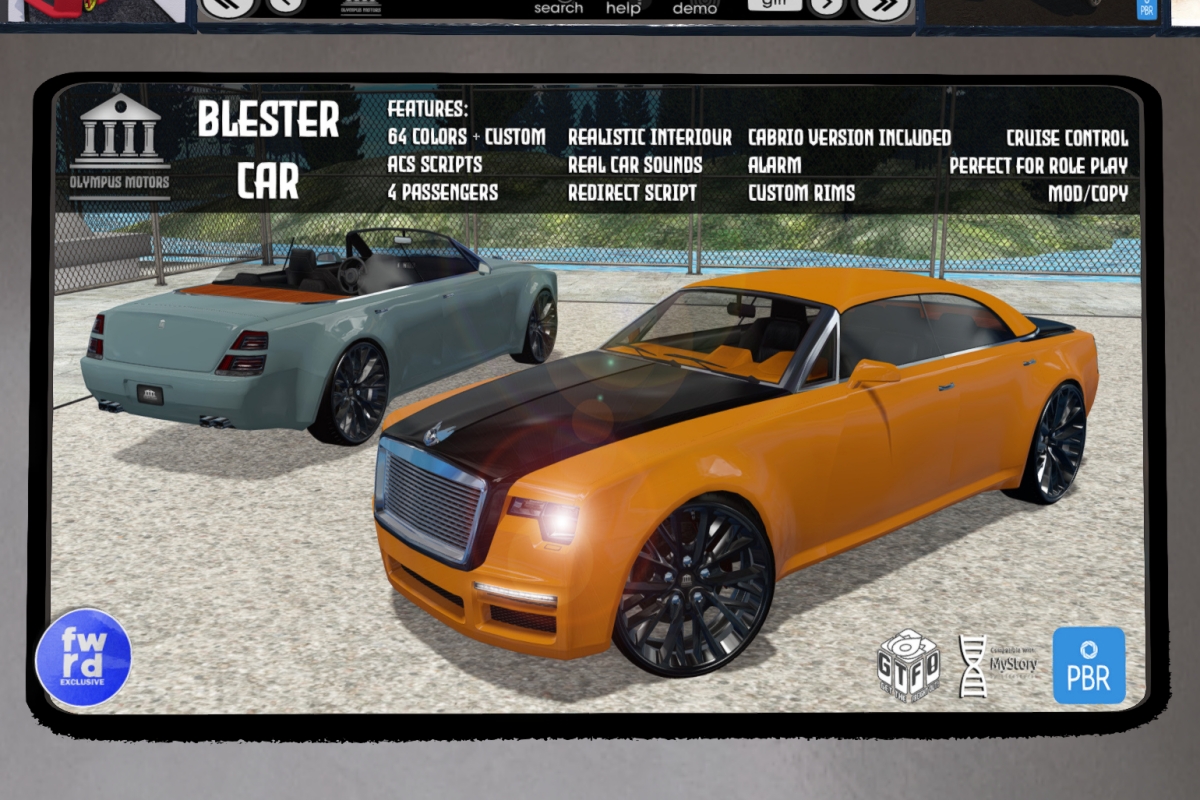Screen dimensions: 1200x800
Task: Choose the gift button on the vendor
Action: [x=775, y=5]
